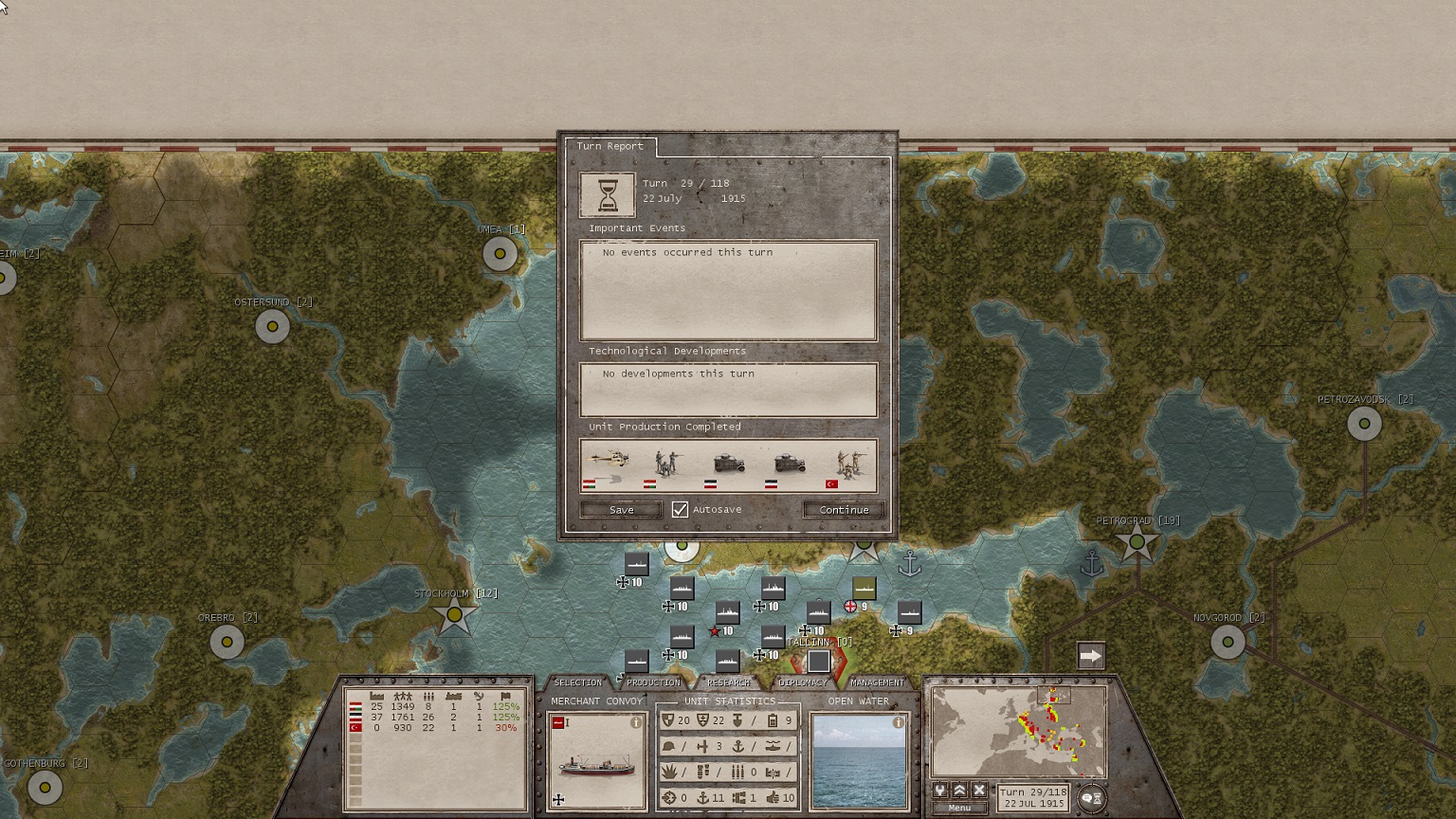Show the Diplomacy tab
Image resolution: width=1456 pixels, height=819 pixels.
pos(802,682)
